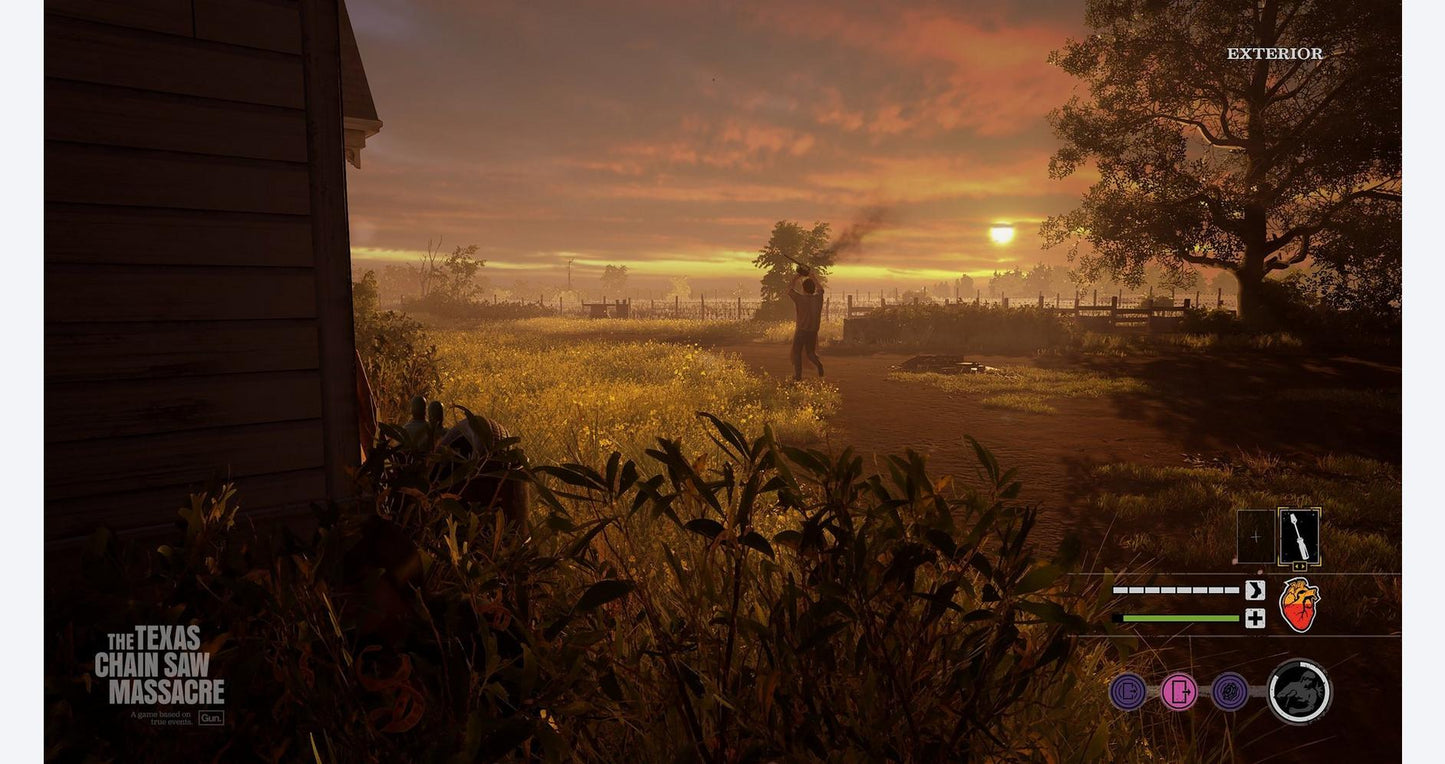
Task: Click the highlighted pink door-exit perk icon
Action: [x=1179, y=691]
